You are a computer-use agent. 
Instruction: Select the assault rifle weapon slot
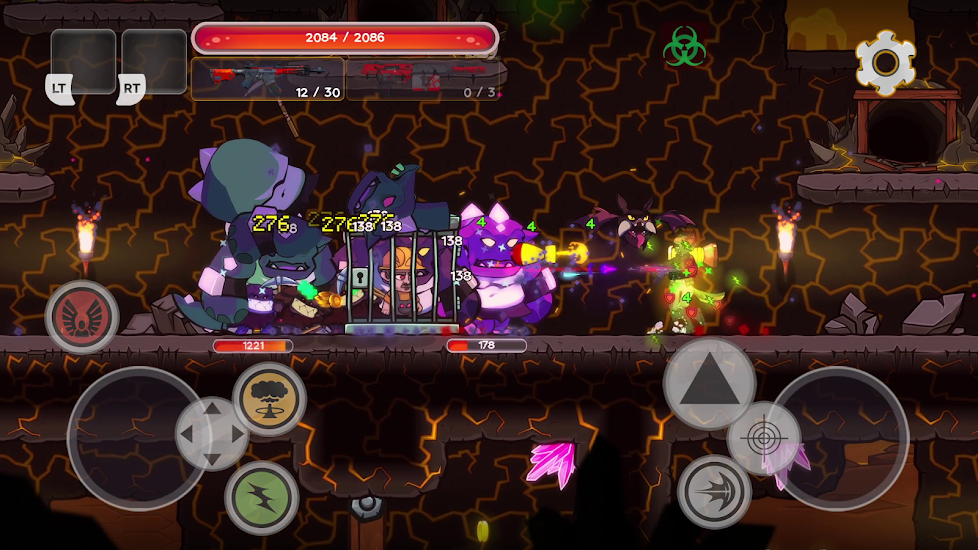pos(268,79)
